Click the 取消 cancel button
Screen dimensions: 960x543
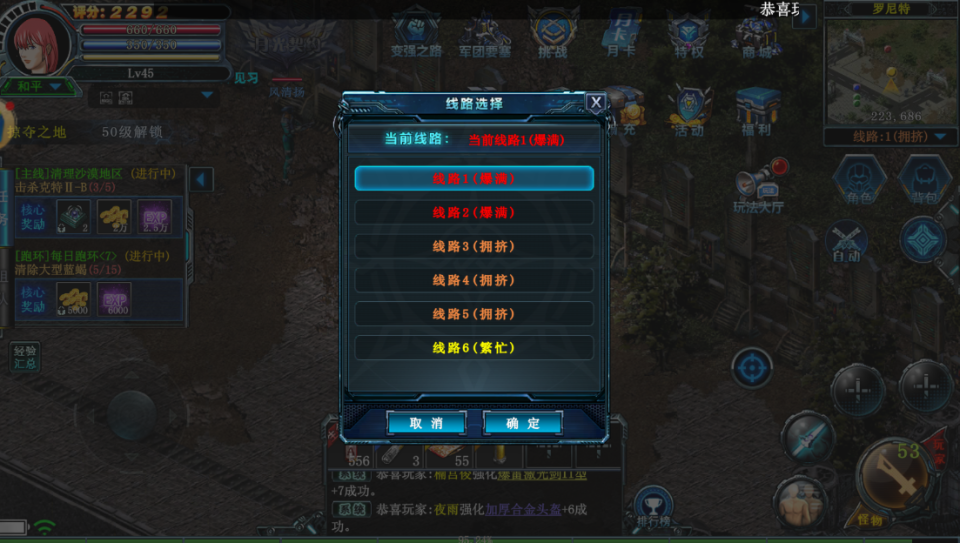pos(426,423)
